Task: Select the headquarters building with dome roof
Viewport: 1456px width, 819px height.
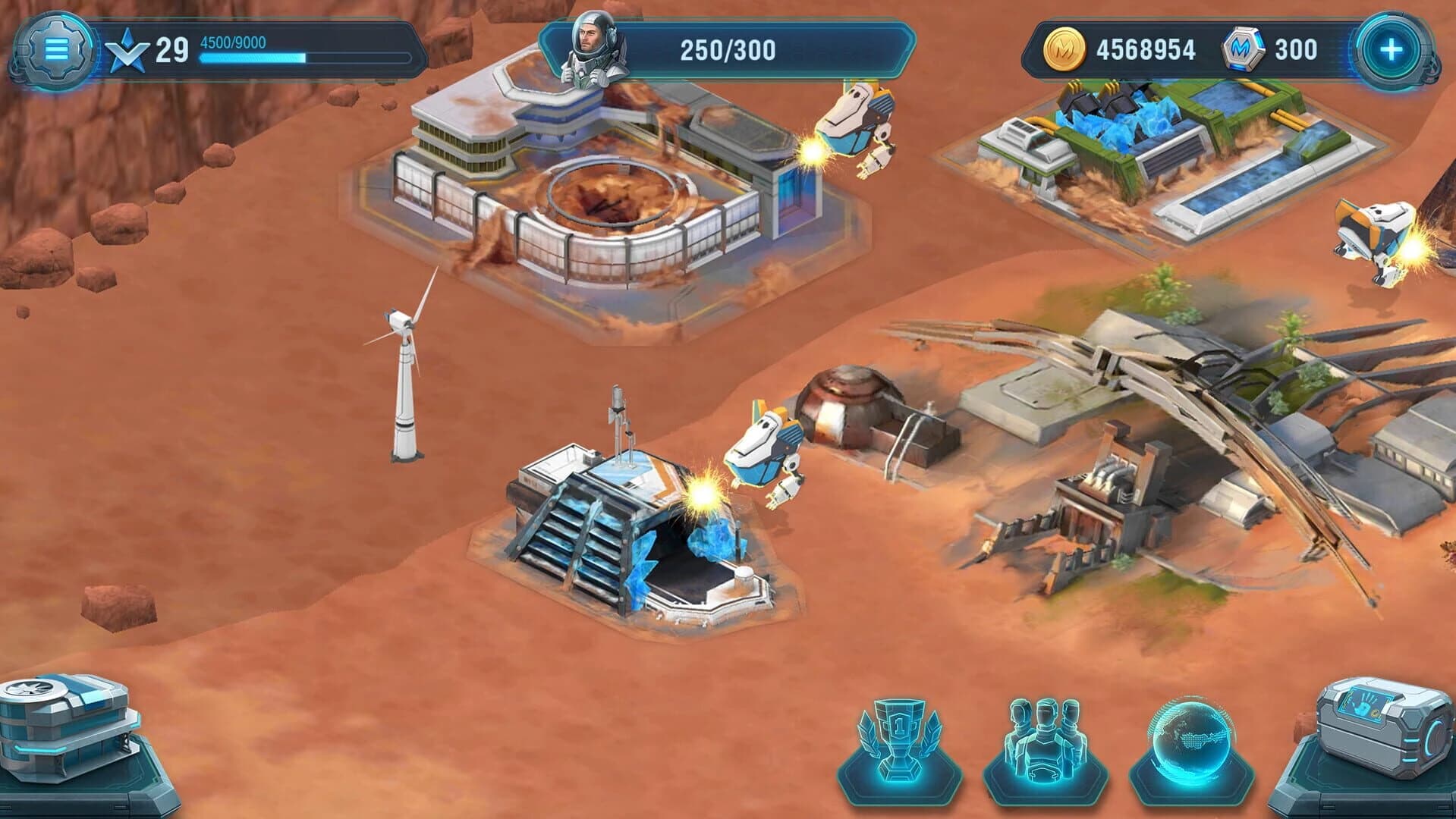Action: (x=607, y=190)
